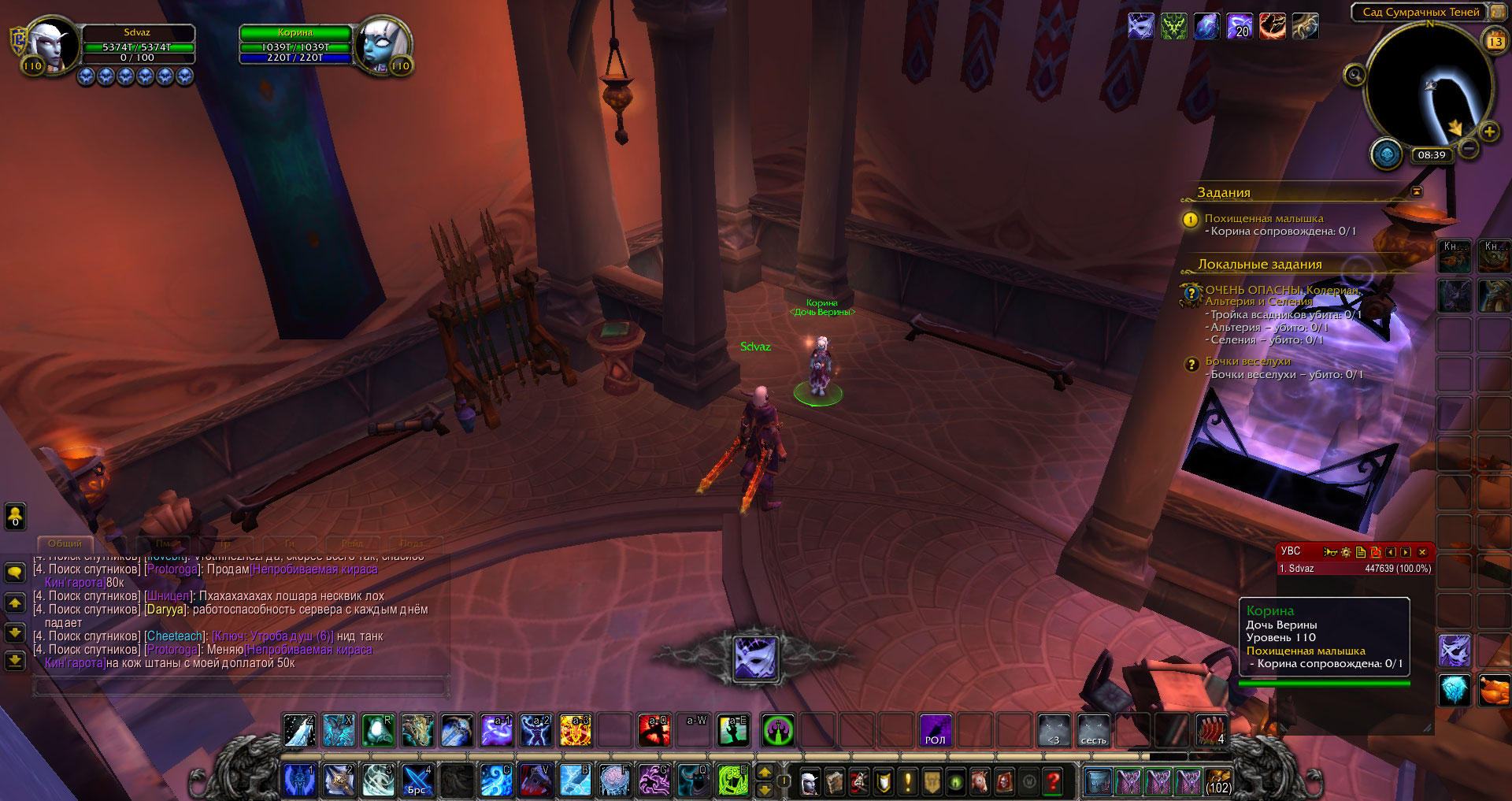Use the сесть macro button

[1093, 730]
